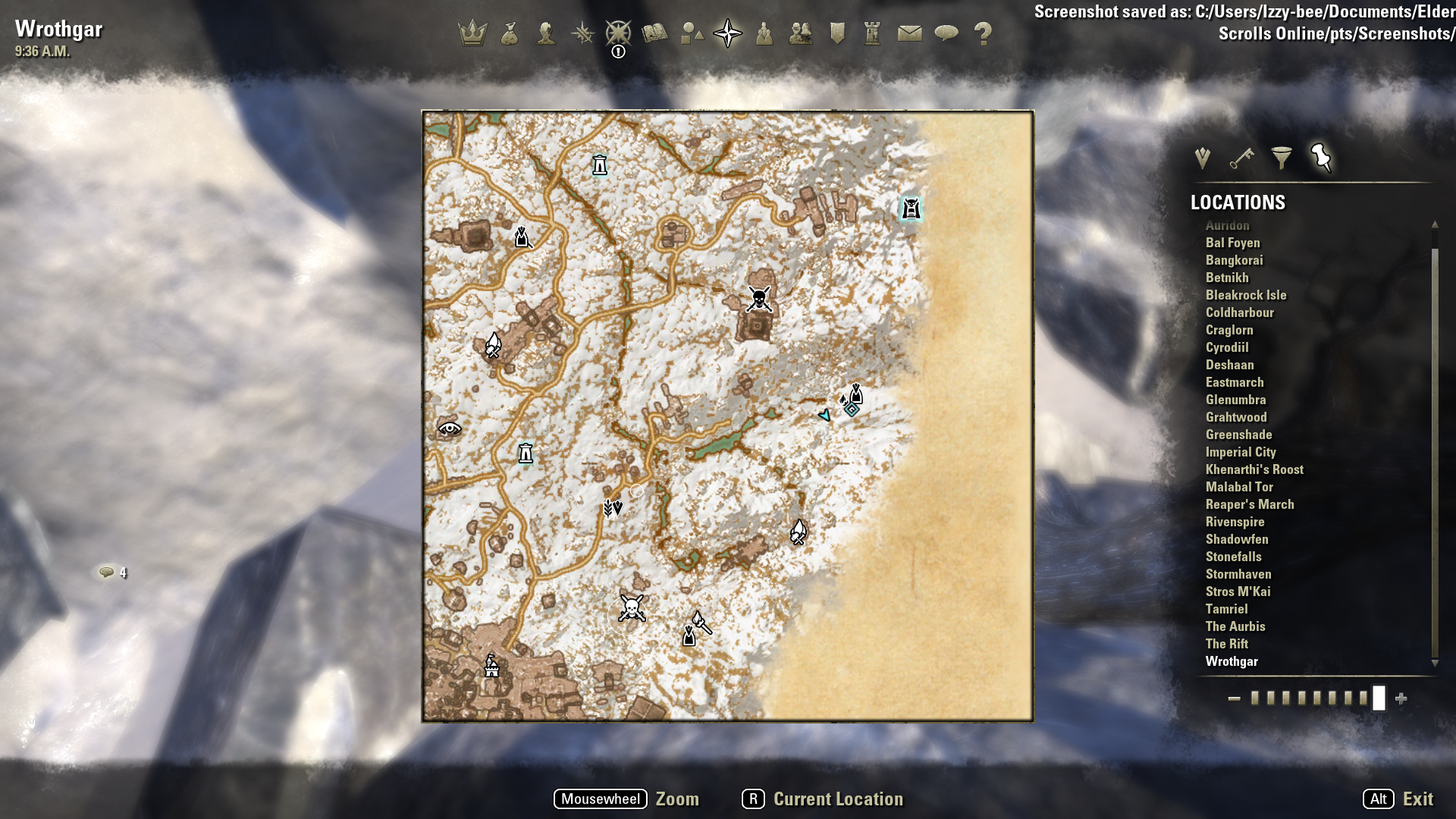The height and width of the screenshot is (819, 1456).
Task: Open the Alliance War menu with notification
Action: [x=620, y=33]
